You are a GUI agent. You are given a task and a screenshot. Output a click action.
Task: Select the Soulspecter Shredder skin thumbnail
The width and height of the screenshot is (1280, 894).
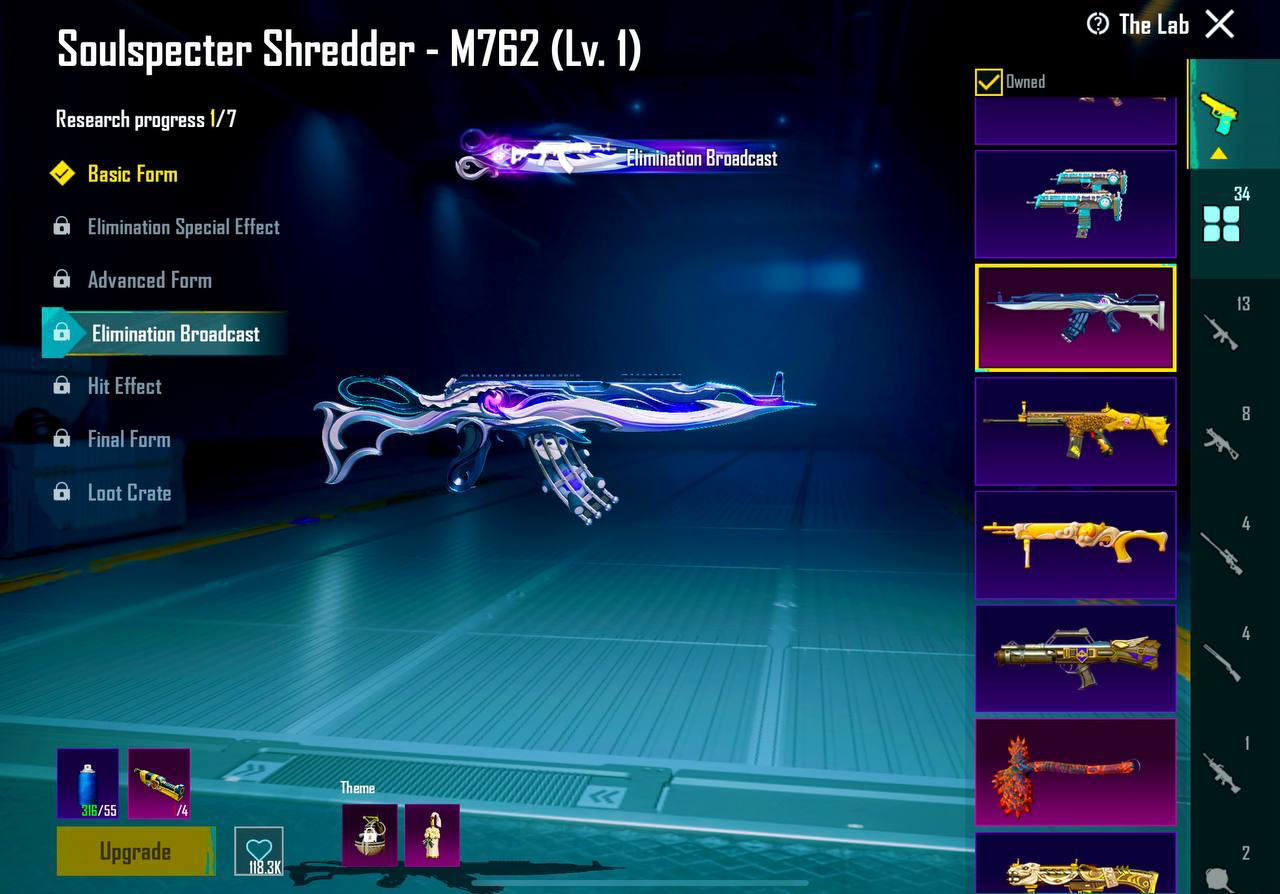point(1075,317)
